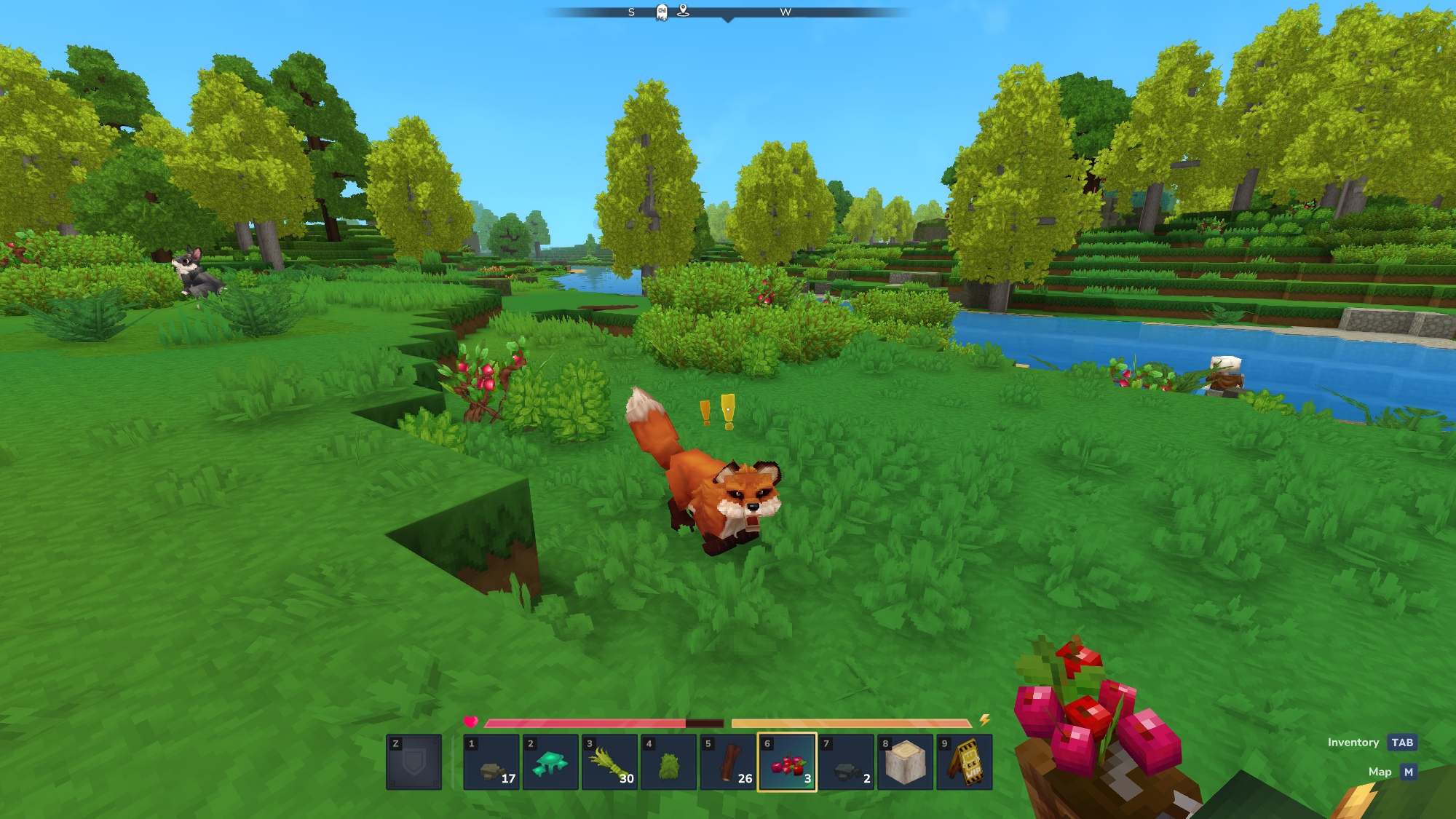Click the tombstone marker on the compass
The height and width of the screenshot is (819, 1456).
click(x=662, y=12)
